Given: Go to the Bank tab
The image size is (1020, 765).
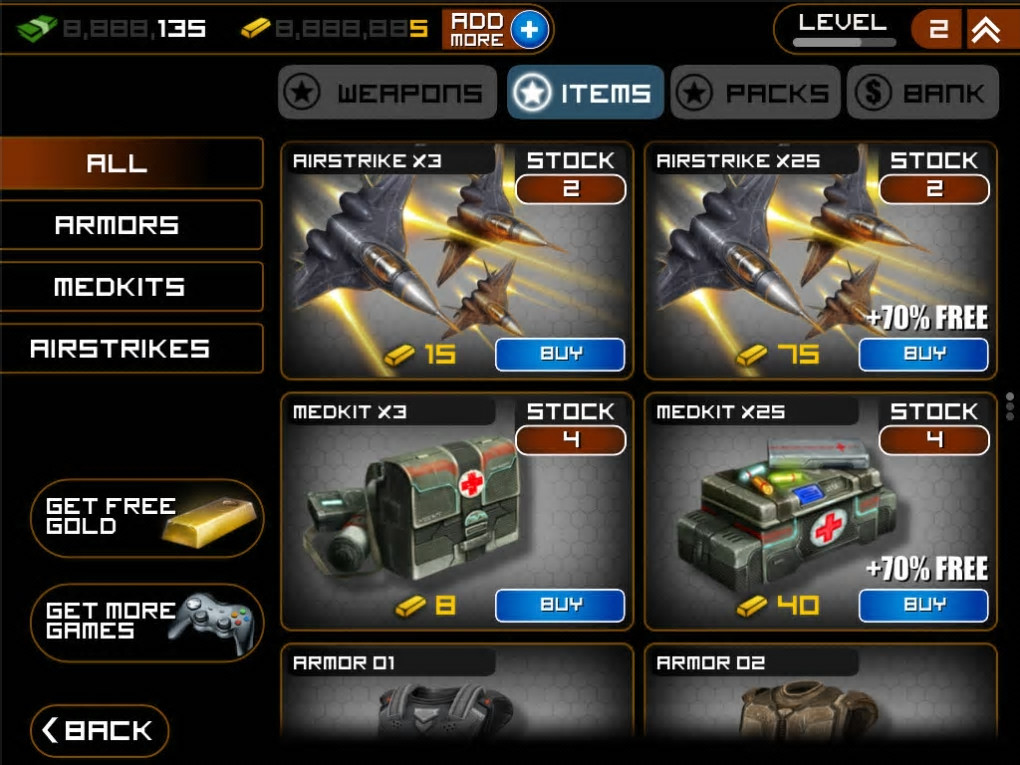Looking at the screenshot, I should pos(922,93).
